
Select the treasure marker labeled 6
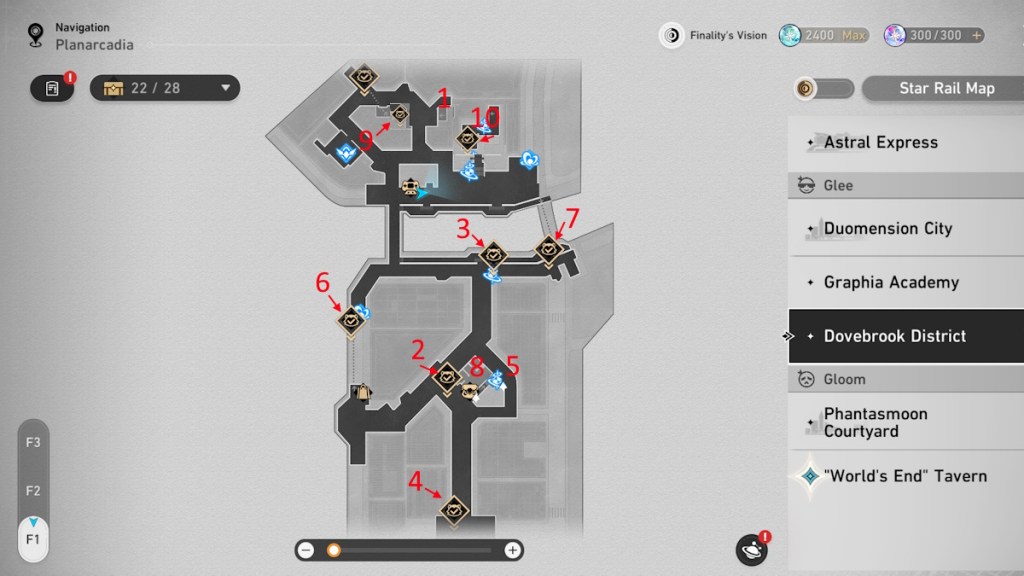click(351, 320)
